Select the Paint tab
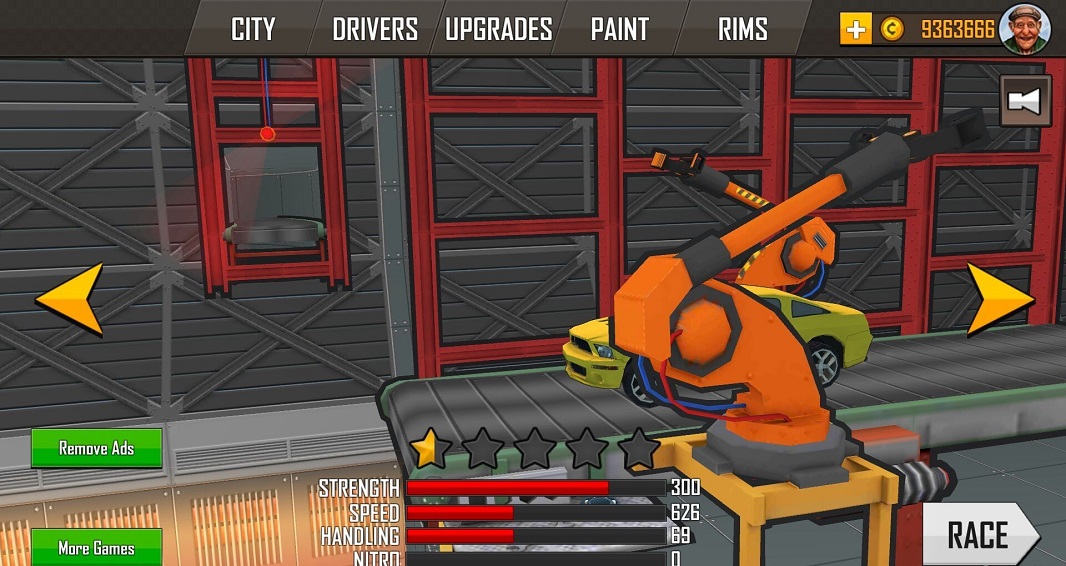 pos(620,29)
